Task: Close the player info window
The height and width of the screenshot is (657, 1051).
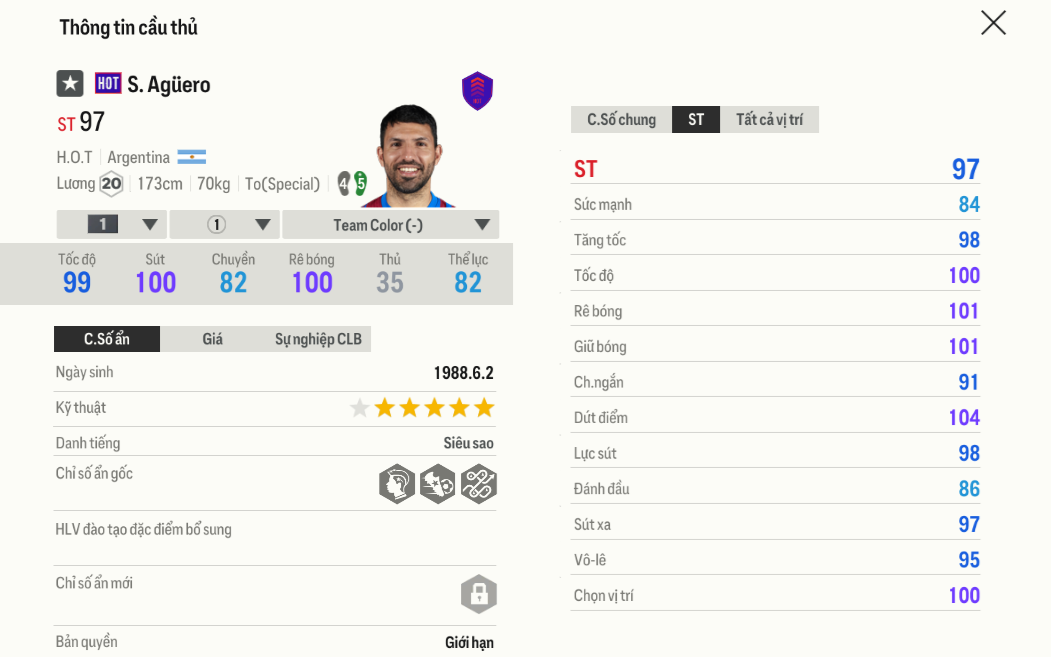Action: pyautogui.click(x=993, y=23)
